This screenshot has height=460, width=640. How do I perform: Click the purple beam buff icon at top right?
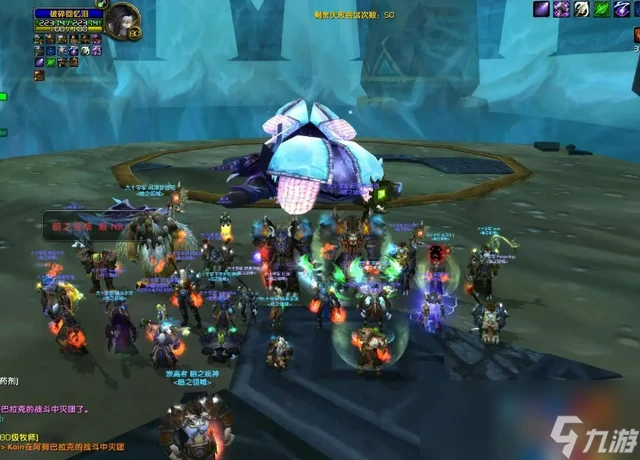(541, 9)
